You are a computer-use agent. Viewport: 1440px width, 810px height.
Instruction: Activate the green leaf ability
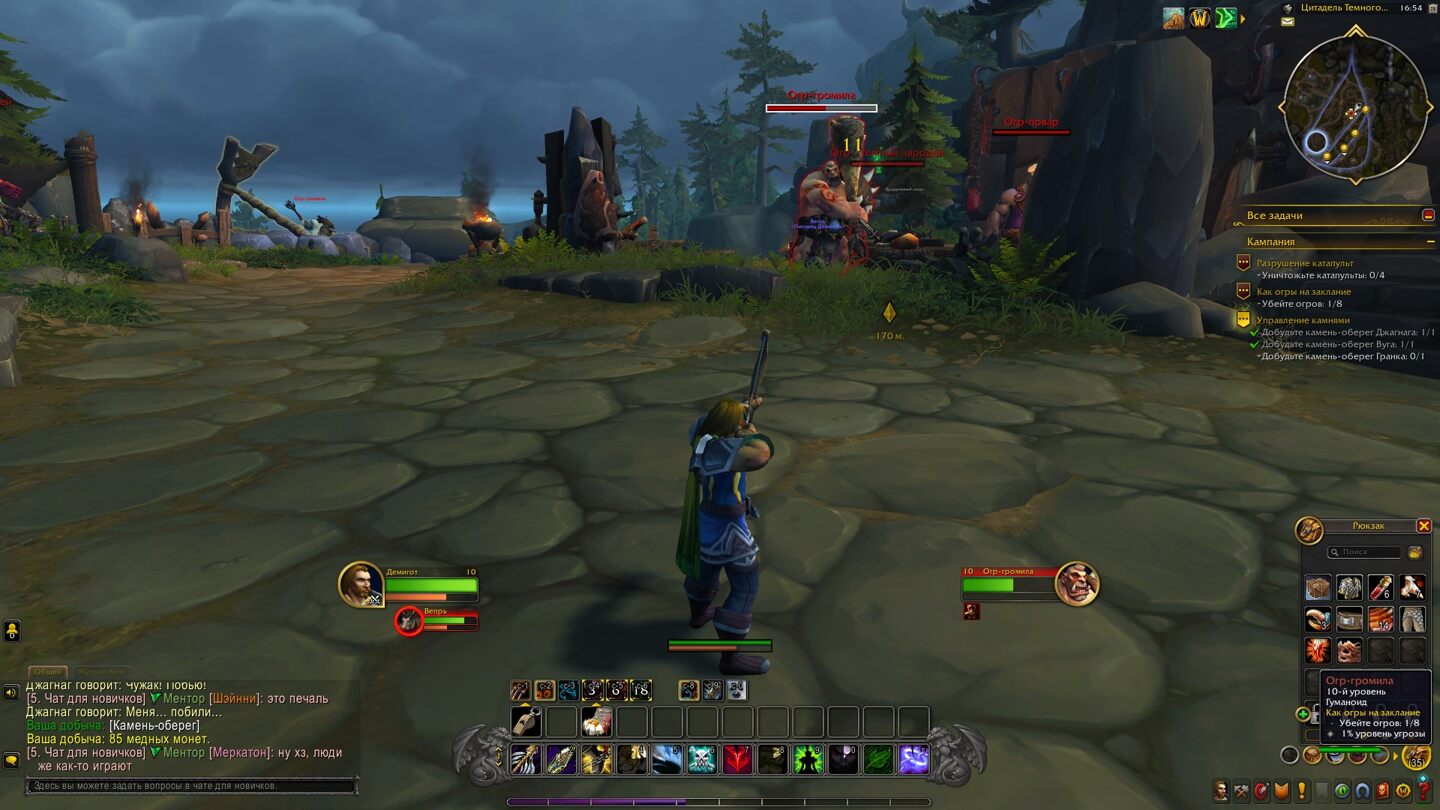pyautogui.click(x=878, y=760)
